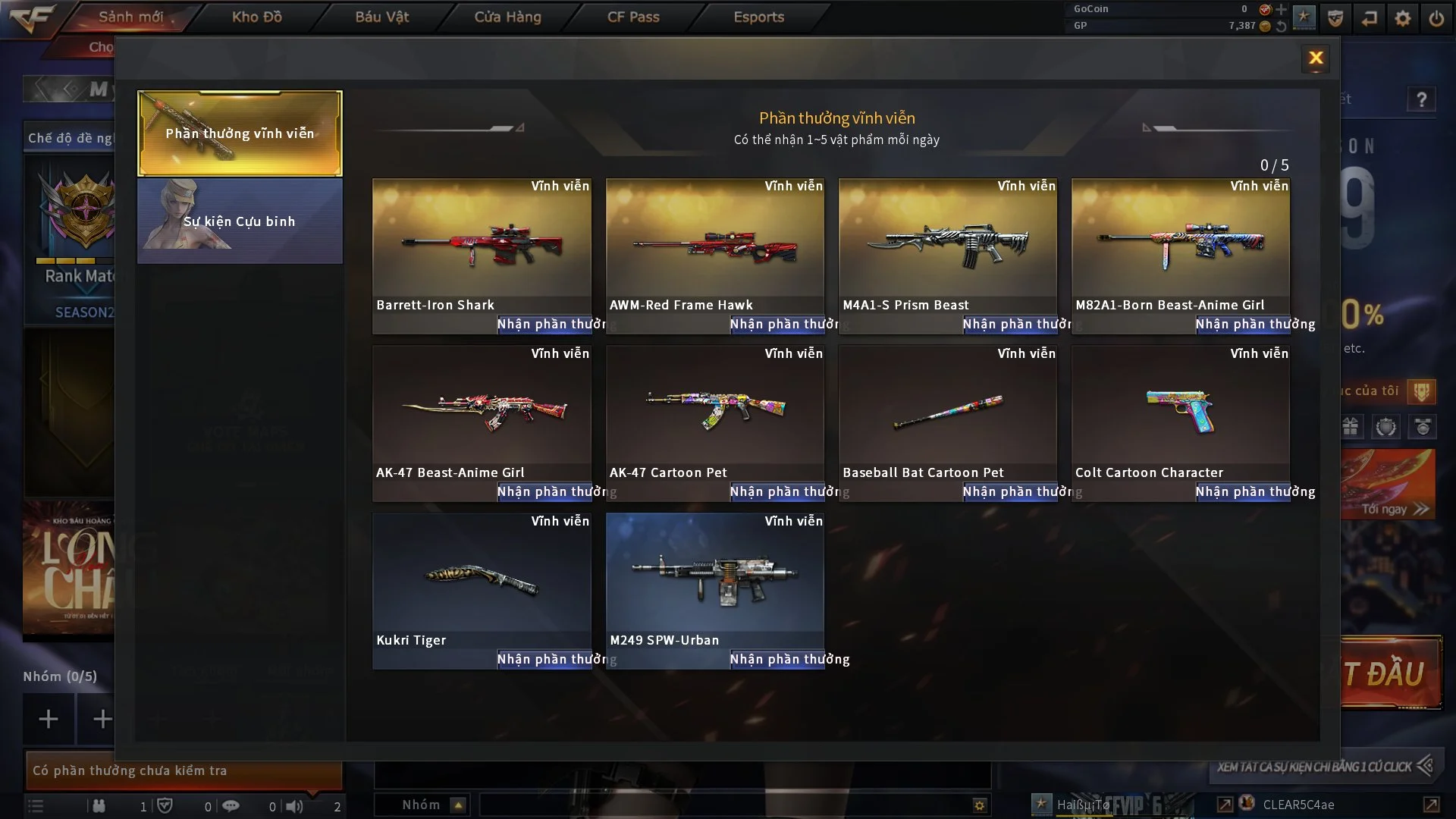Image resolution: width=1456 pixels, height=819 pixels.
Task: Close the permanent rewards popup
Action: click(x=1316, y=58)
